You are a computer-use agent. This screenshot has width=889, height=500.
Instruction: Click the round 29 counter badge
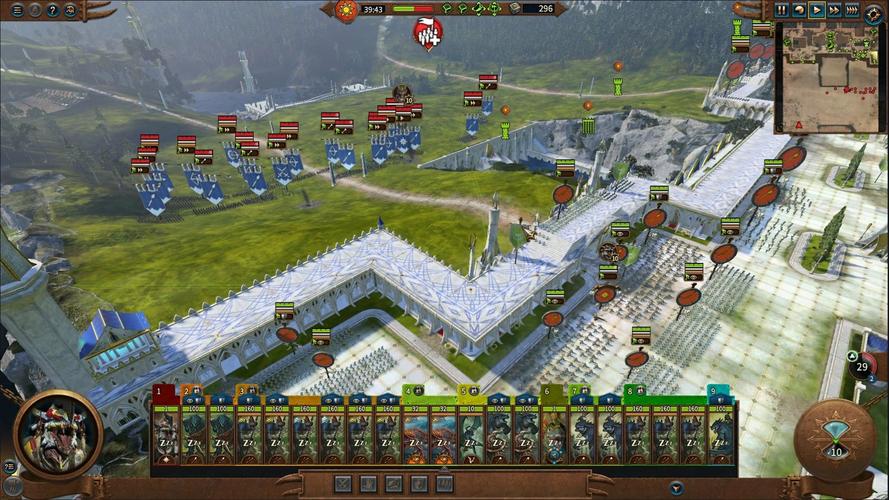862,367
